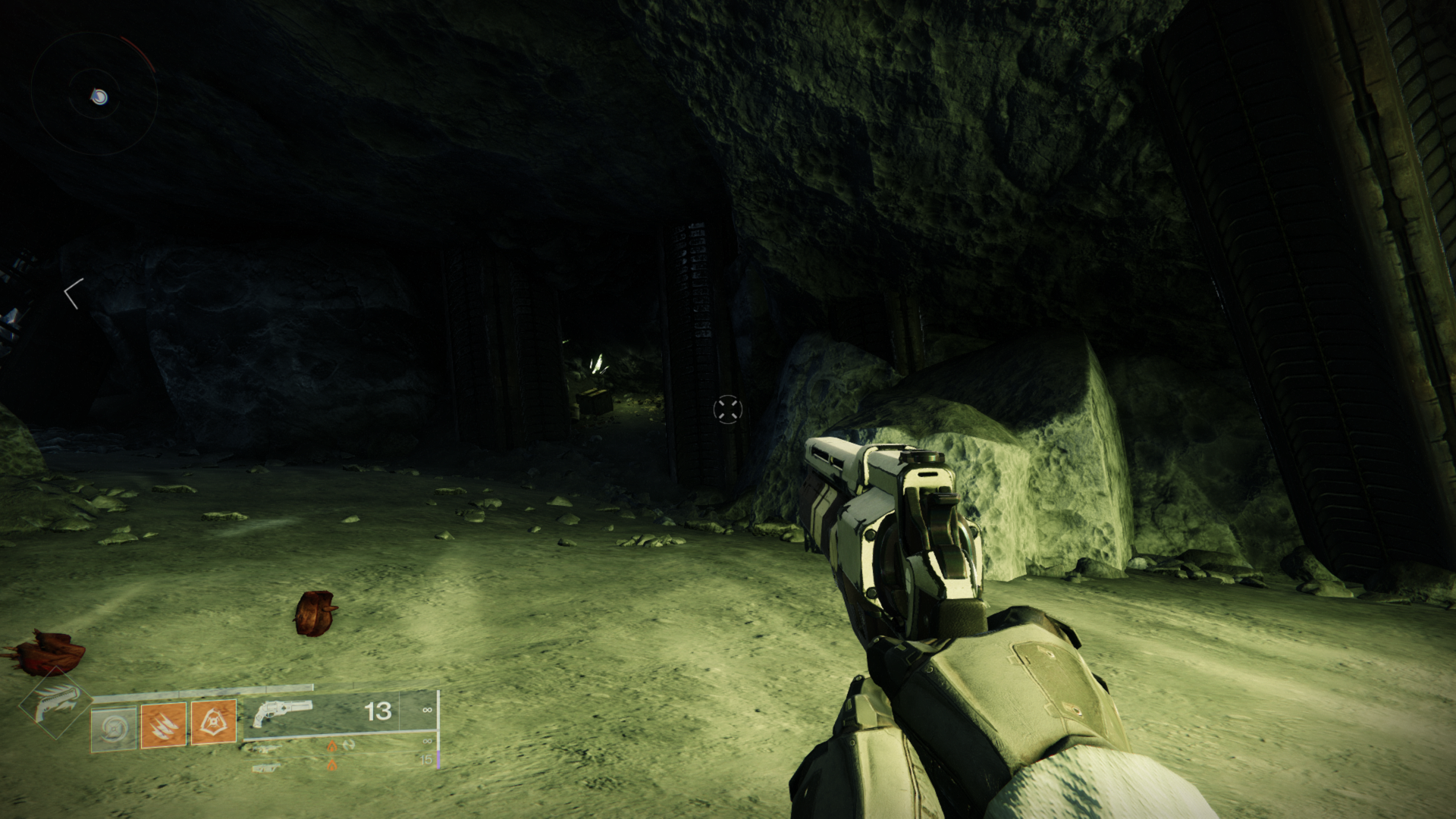Toggle the first orange flame buff indicator
The image size is (1456, 819).
point(332,745)
